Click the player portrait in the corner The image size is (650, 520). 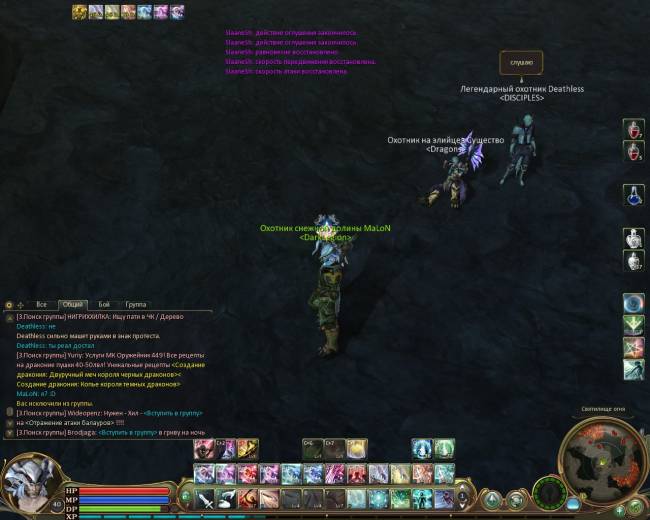point(28,482)
